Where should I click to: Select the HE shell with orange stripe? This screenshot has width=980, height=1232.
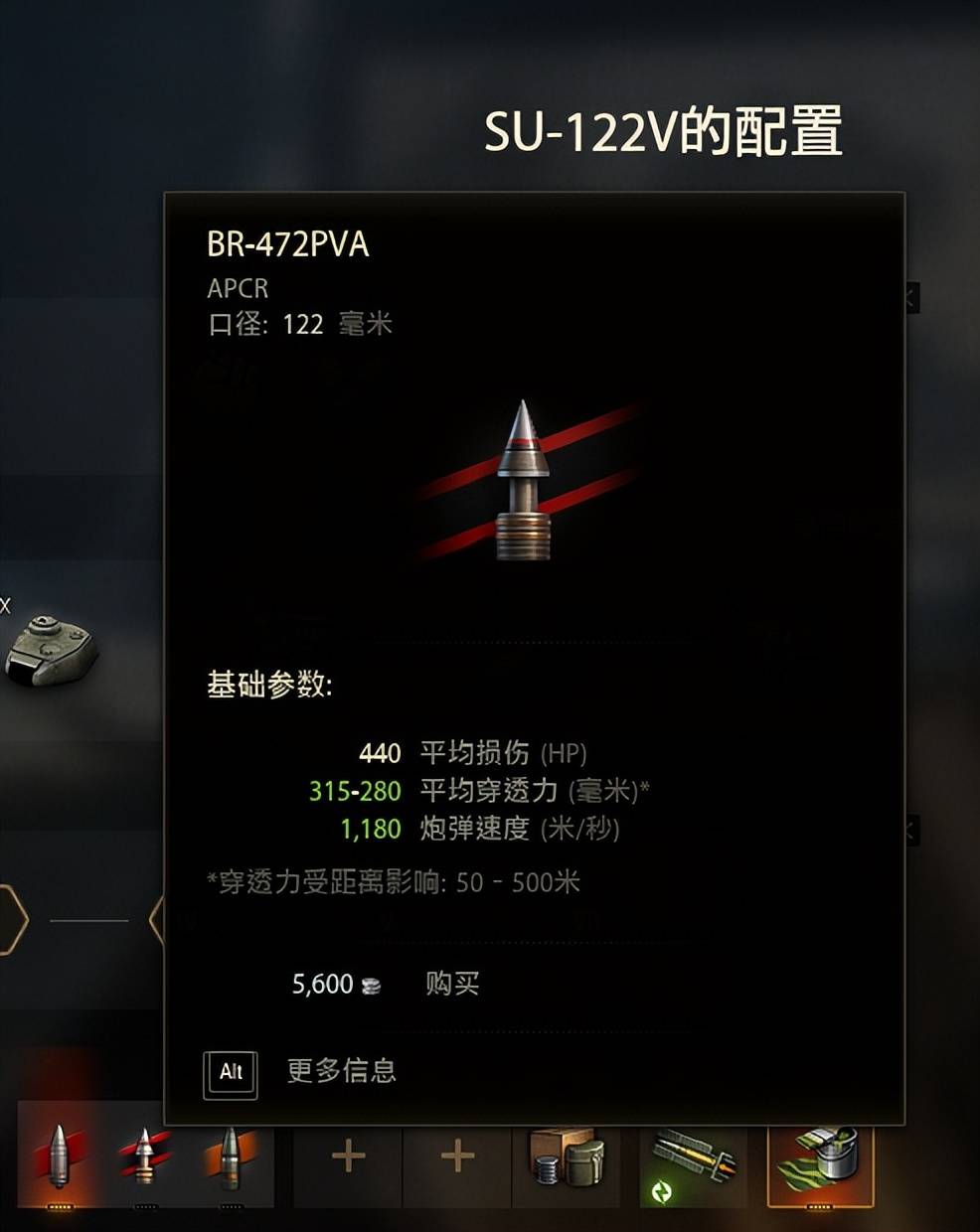pyautogui.click(x=230, y=1156)
